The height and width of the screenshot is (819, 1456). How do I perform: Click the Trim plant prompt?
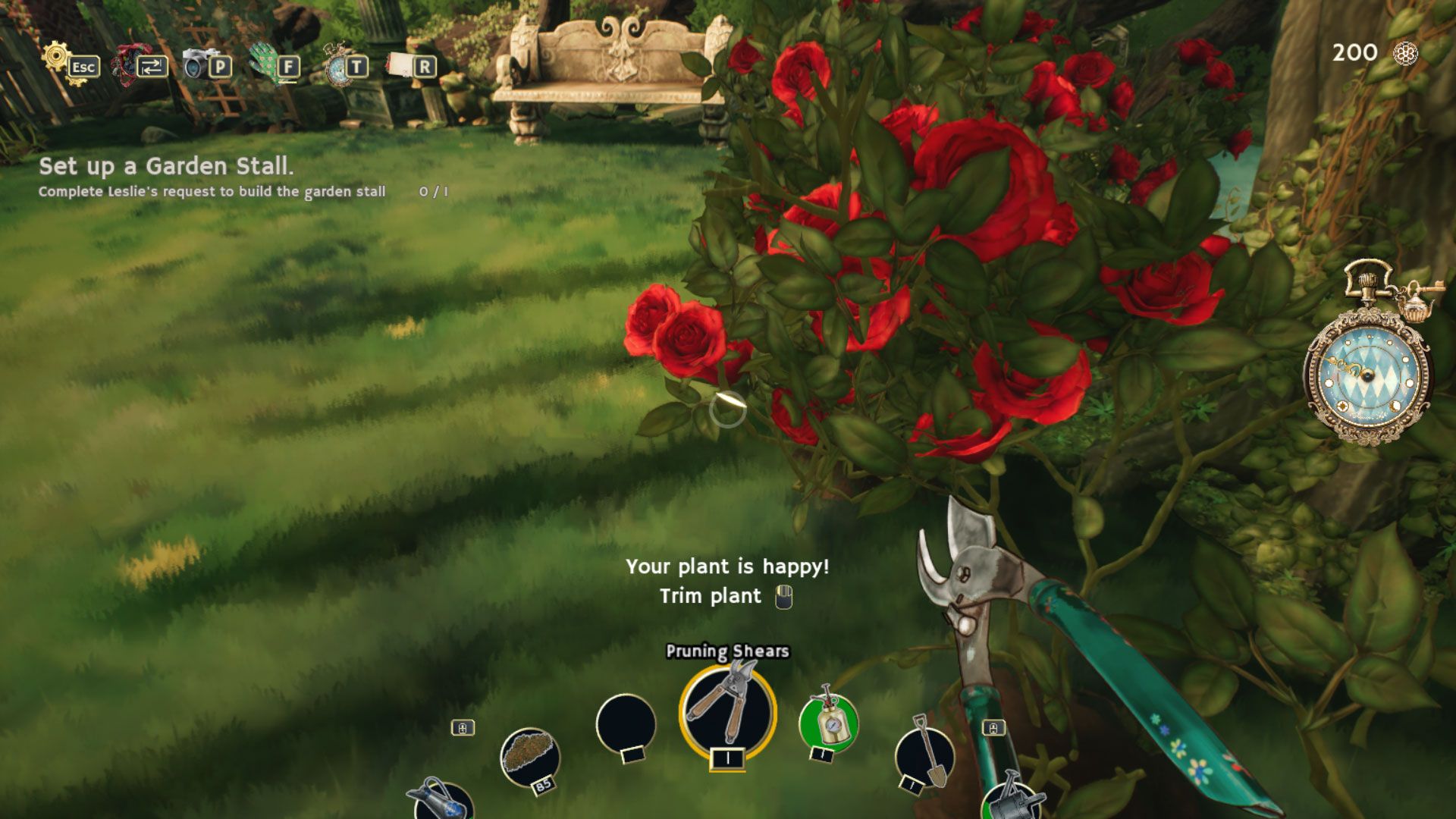point(711,597)
